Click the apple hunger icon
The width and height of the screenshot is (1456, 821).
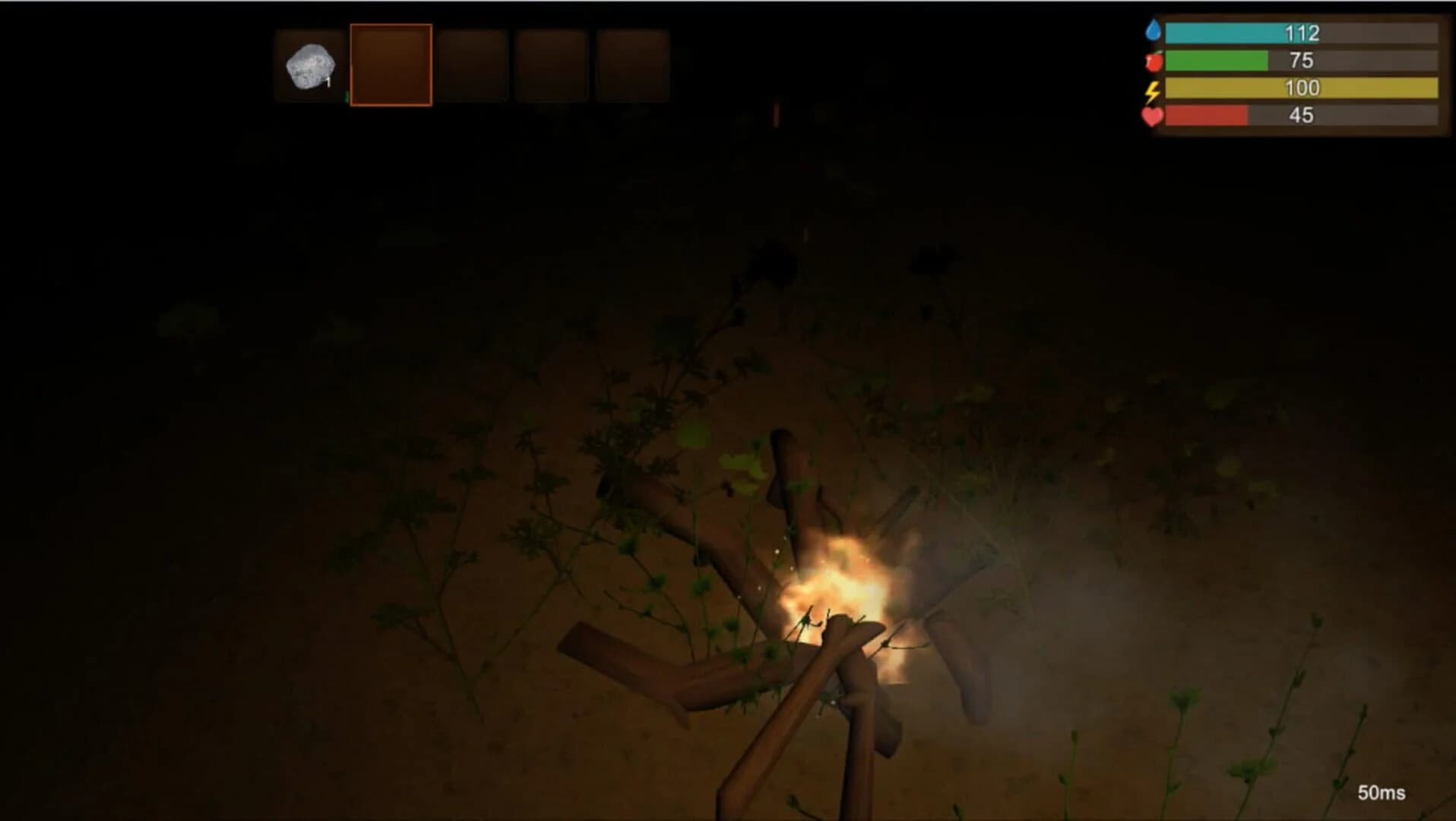tap(1153, 60)
